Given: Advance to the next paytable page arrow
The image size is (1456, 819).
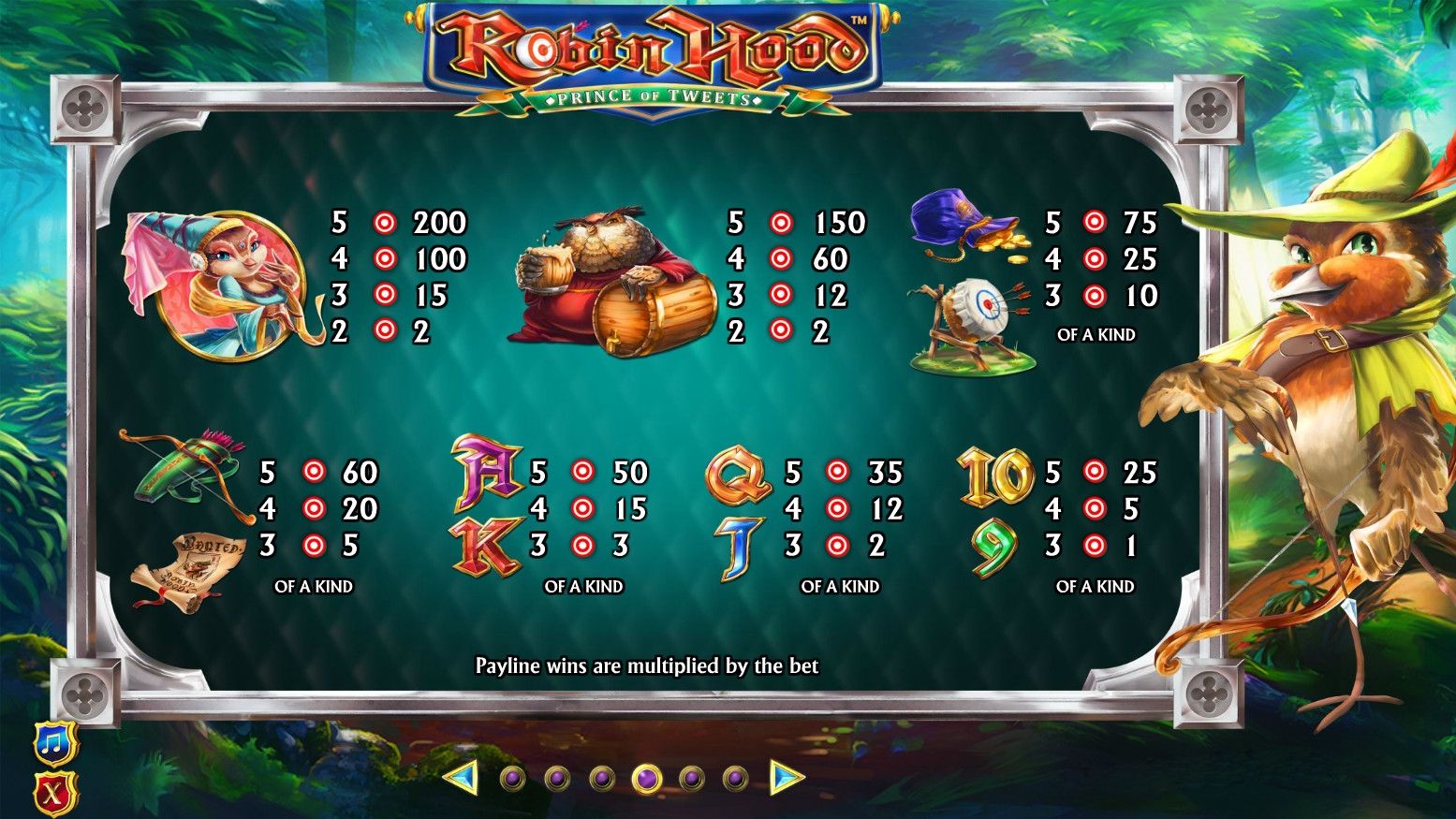Looking at the screenshot, I should [786, 778].
